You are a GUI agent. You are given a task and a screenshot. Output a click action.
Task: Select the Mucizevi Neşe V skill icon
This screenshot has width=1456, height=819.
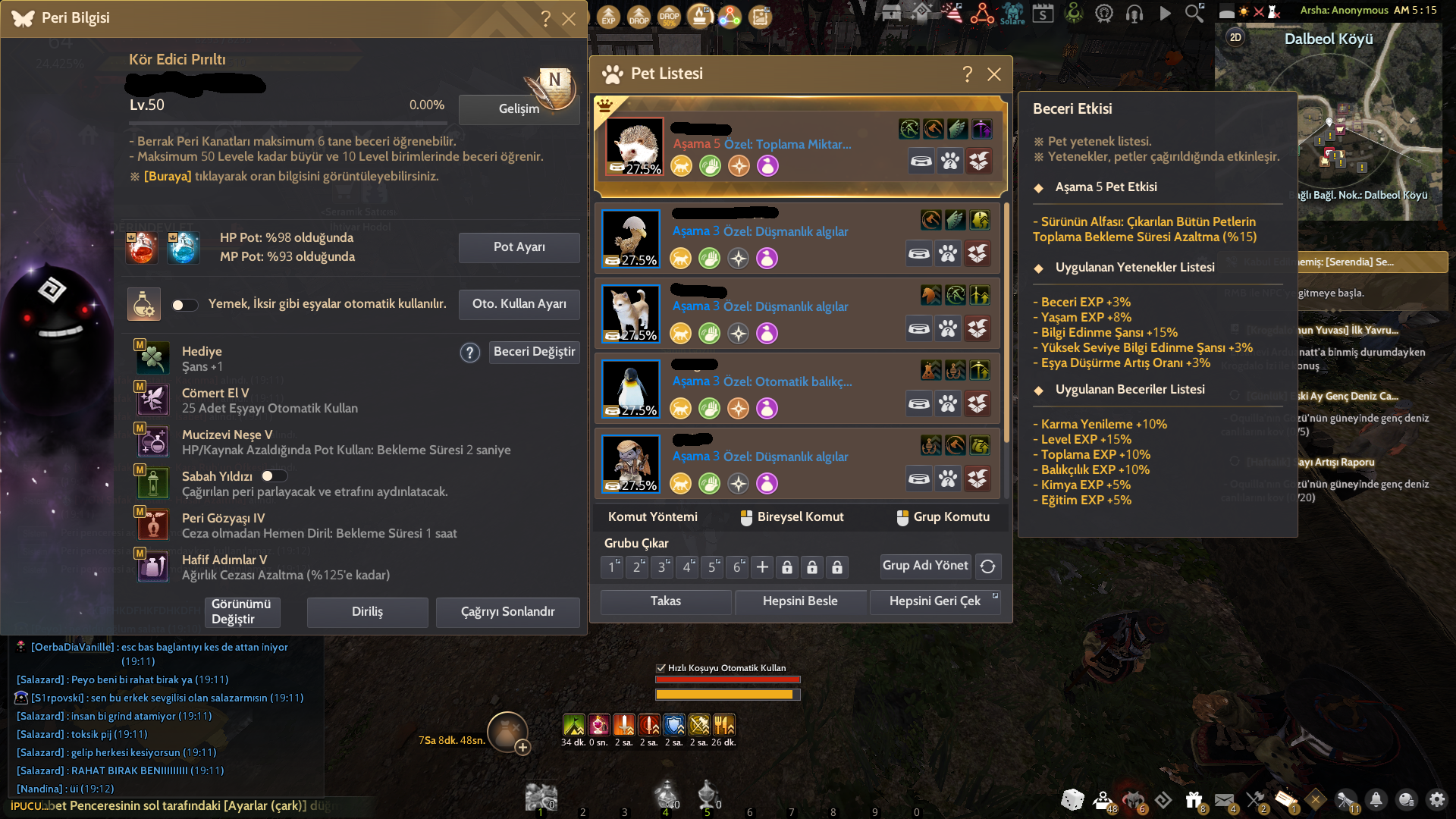(x=152, y=441)
